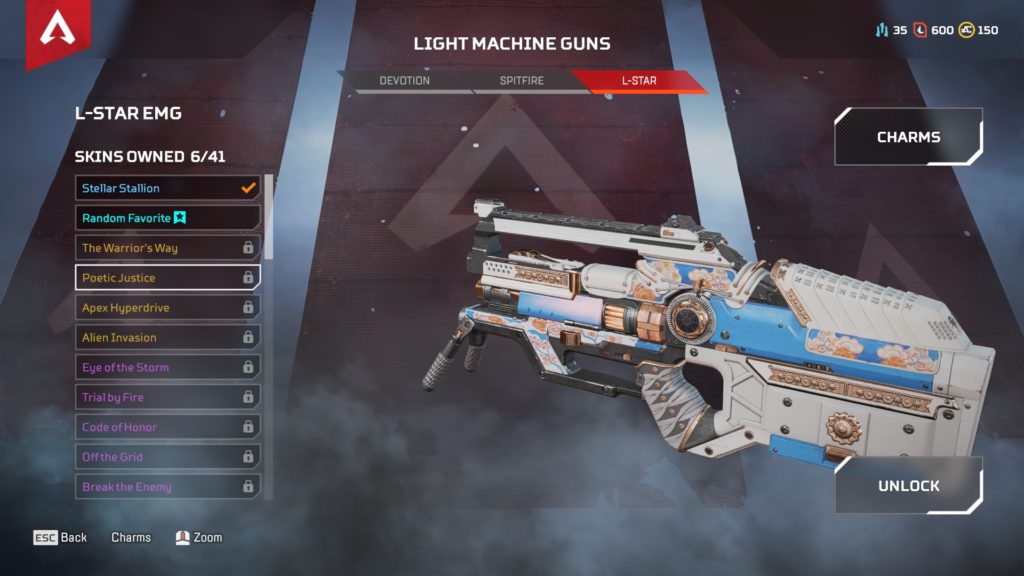Choose the Code of Honor skin
Image resolution: width=1024 pixels, height=576 pixels.
coord(167,427)
